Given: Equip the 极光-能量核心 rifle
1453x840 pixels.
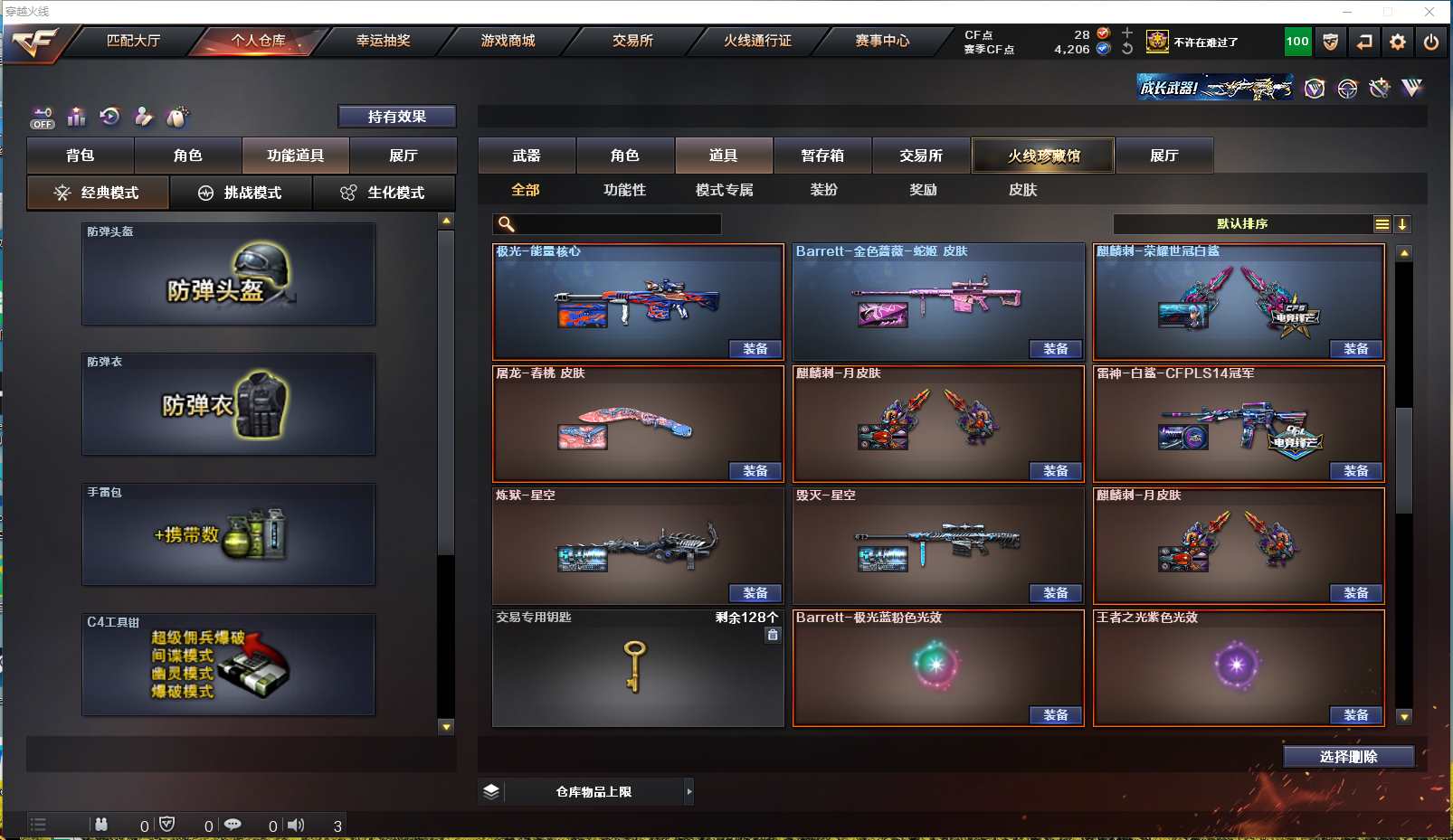Looking at the screenshot, I should (x=755, y=349).
